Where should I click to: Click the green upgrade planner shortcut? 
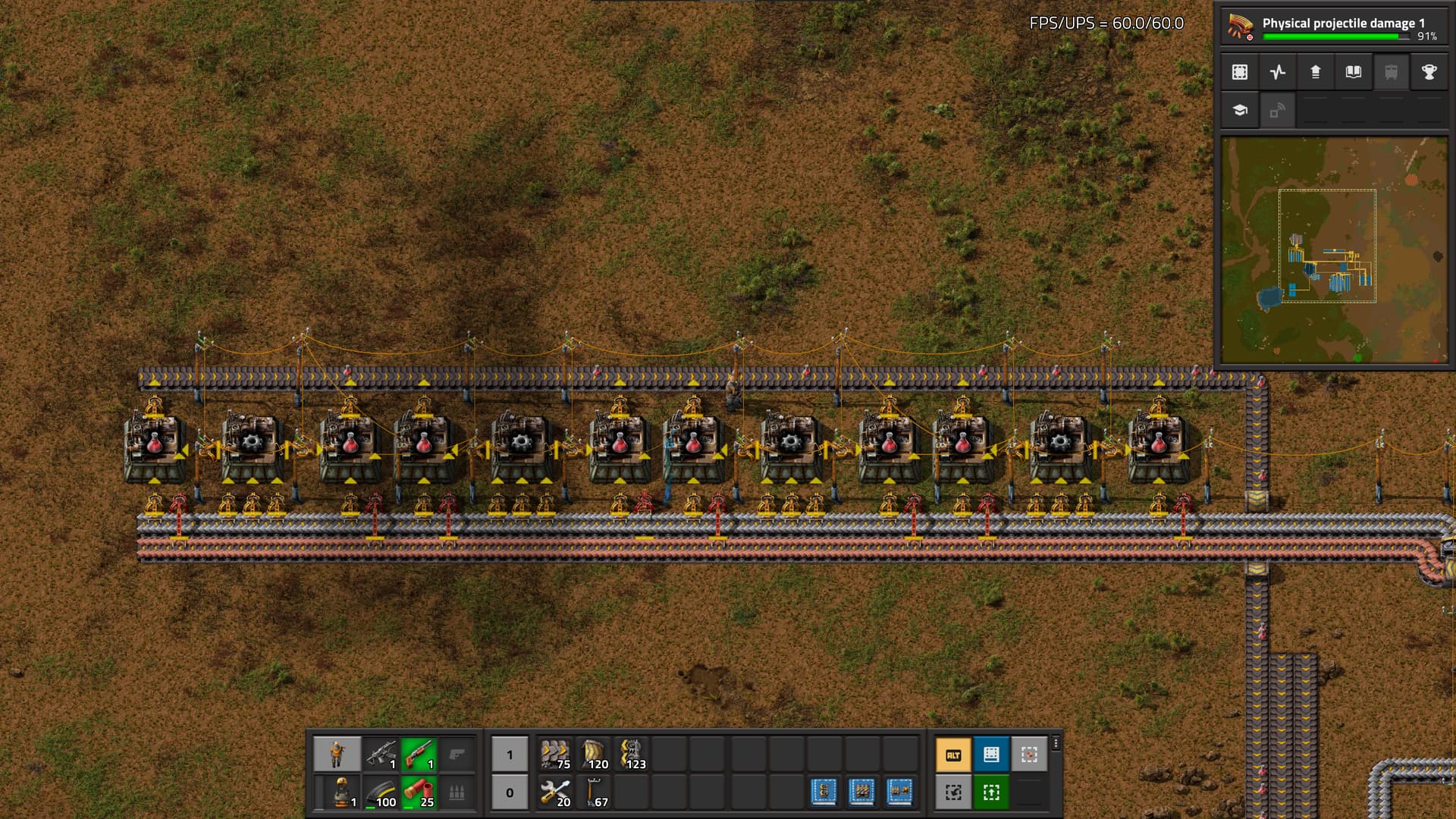[991, 792]
